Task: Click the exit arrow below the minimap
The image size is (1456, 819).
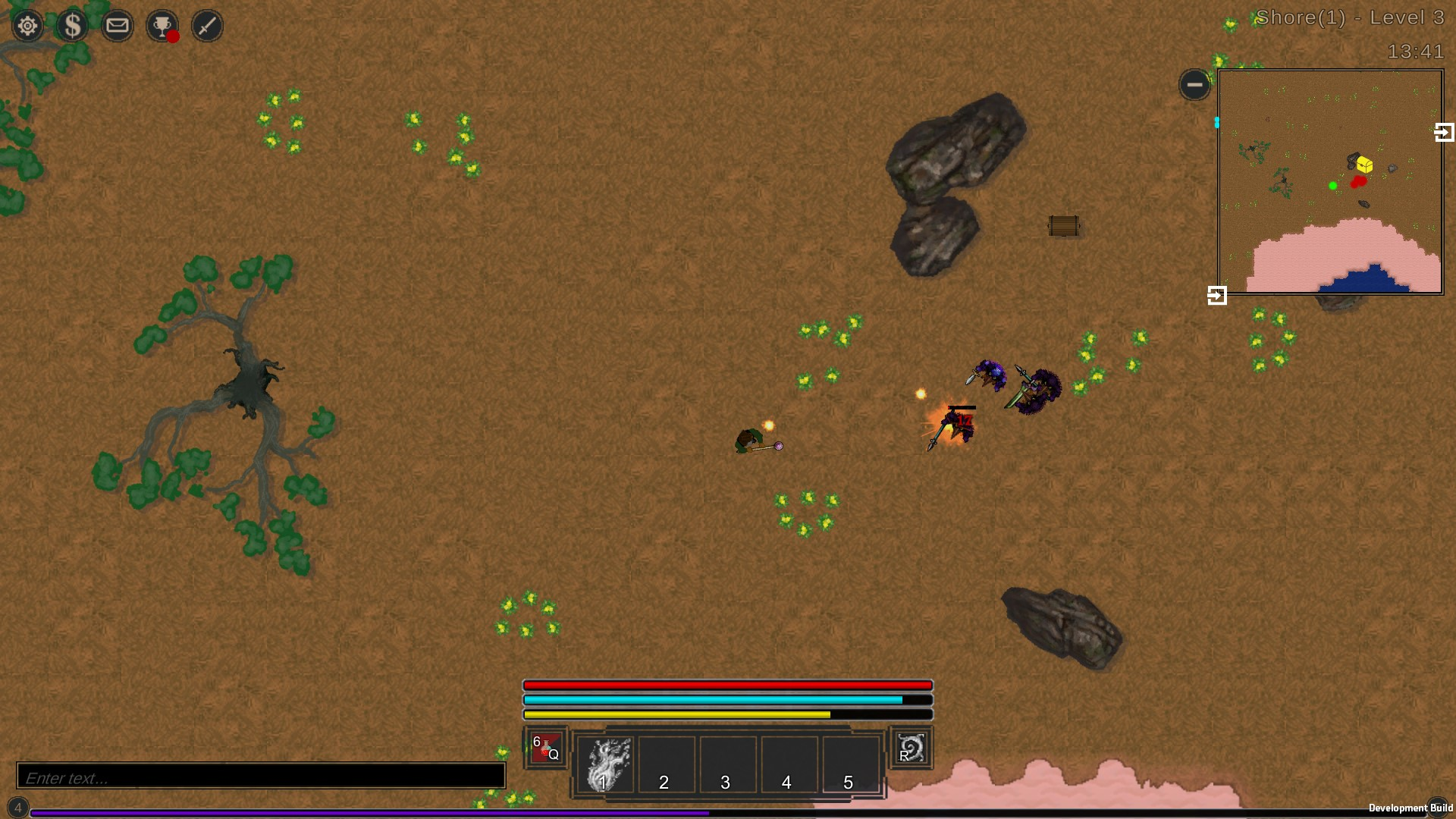Action: (x=1217, y=295)
